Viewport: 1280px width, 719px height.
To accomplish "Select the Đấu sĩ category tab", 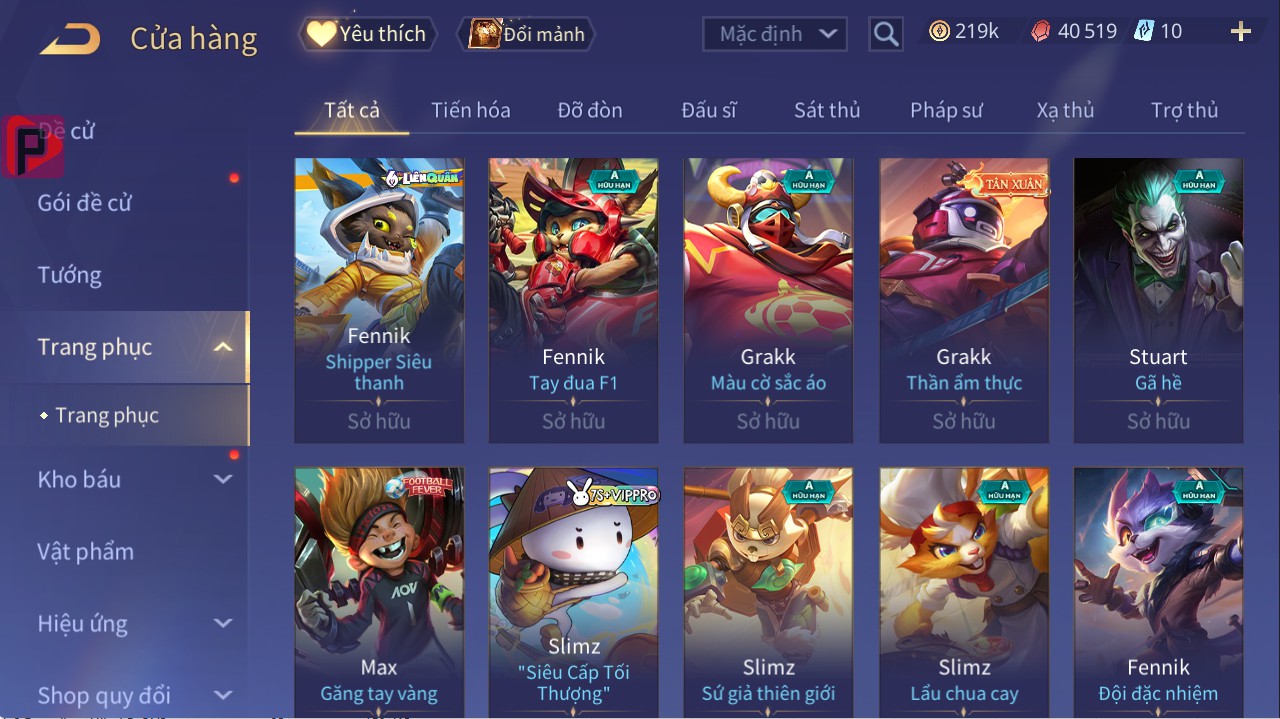I will coord(709,110).
